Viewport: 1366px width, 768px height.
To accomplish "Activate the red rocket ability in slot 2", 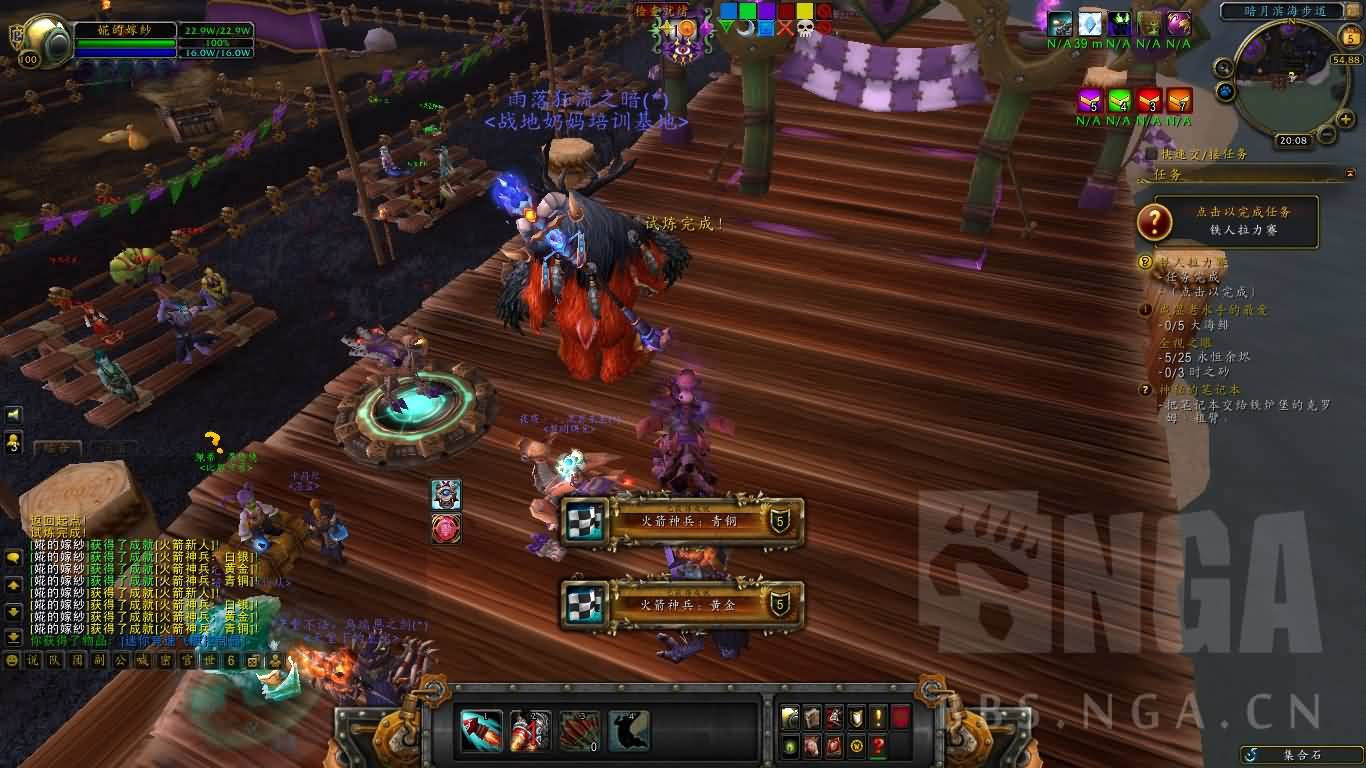I will (x=530, y=731).
